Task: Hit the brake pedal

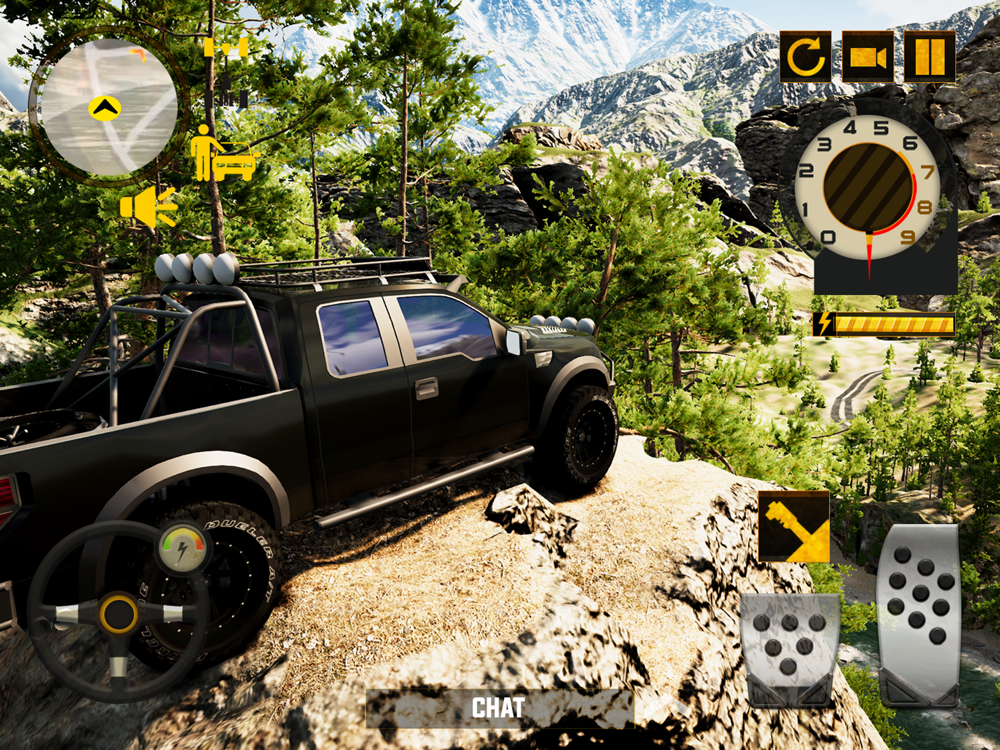Action: (x=789, y=649)
